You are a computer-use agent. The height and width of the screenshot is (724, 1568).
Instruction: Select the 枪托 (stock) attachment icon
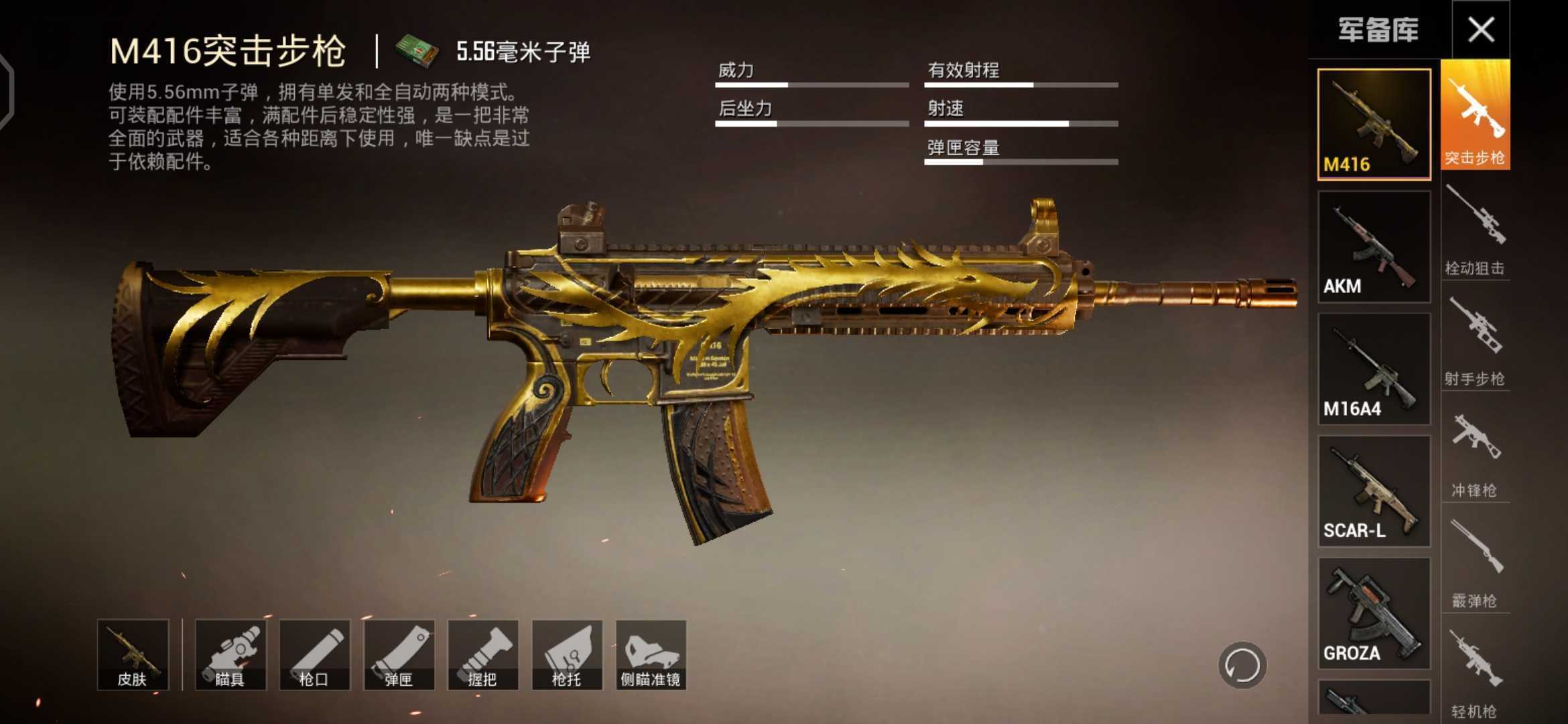(x=566, y=654)
